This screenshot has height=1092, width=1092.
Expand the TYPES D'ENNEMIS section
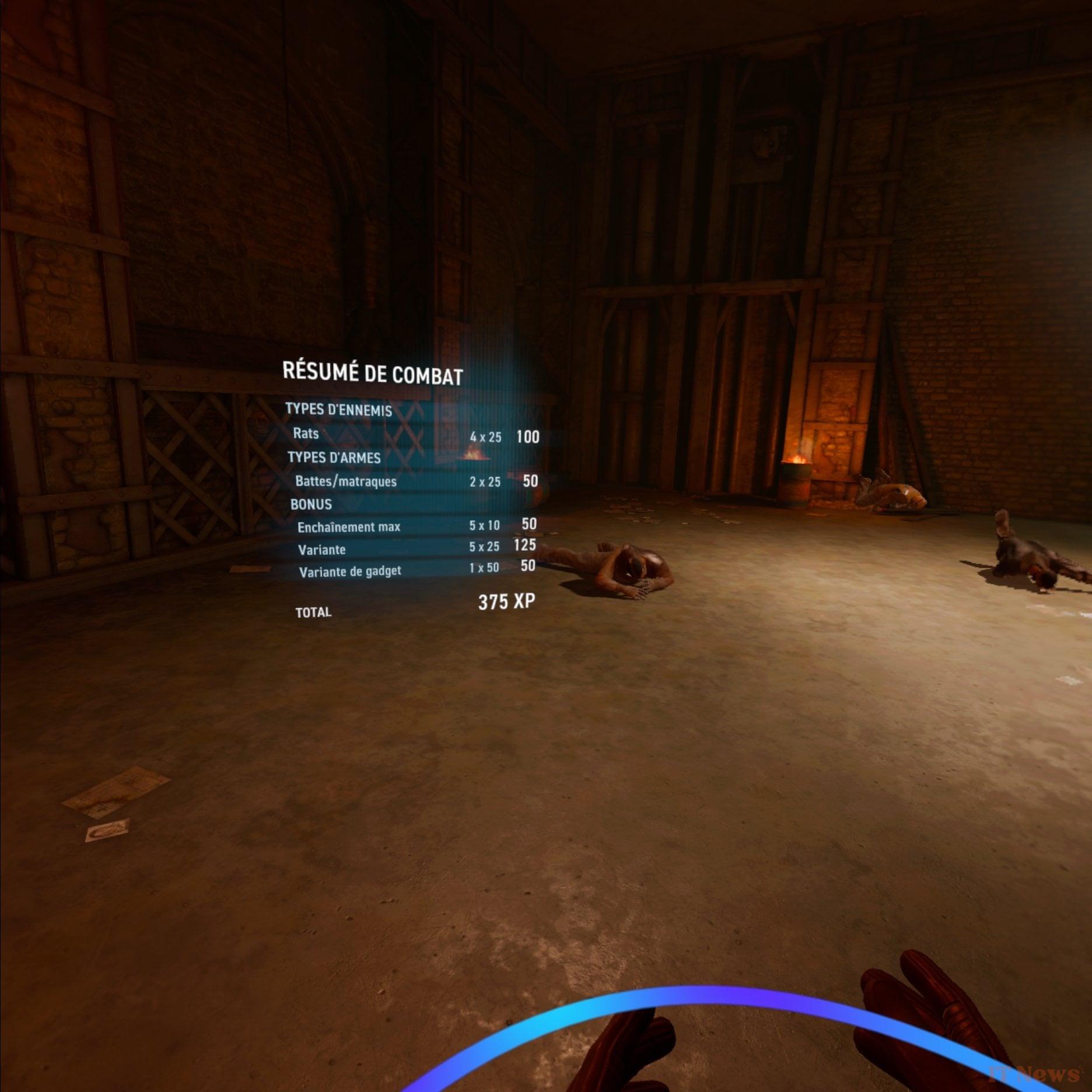(338, 411)
